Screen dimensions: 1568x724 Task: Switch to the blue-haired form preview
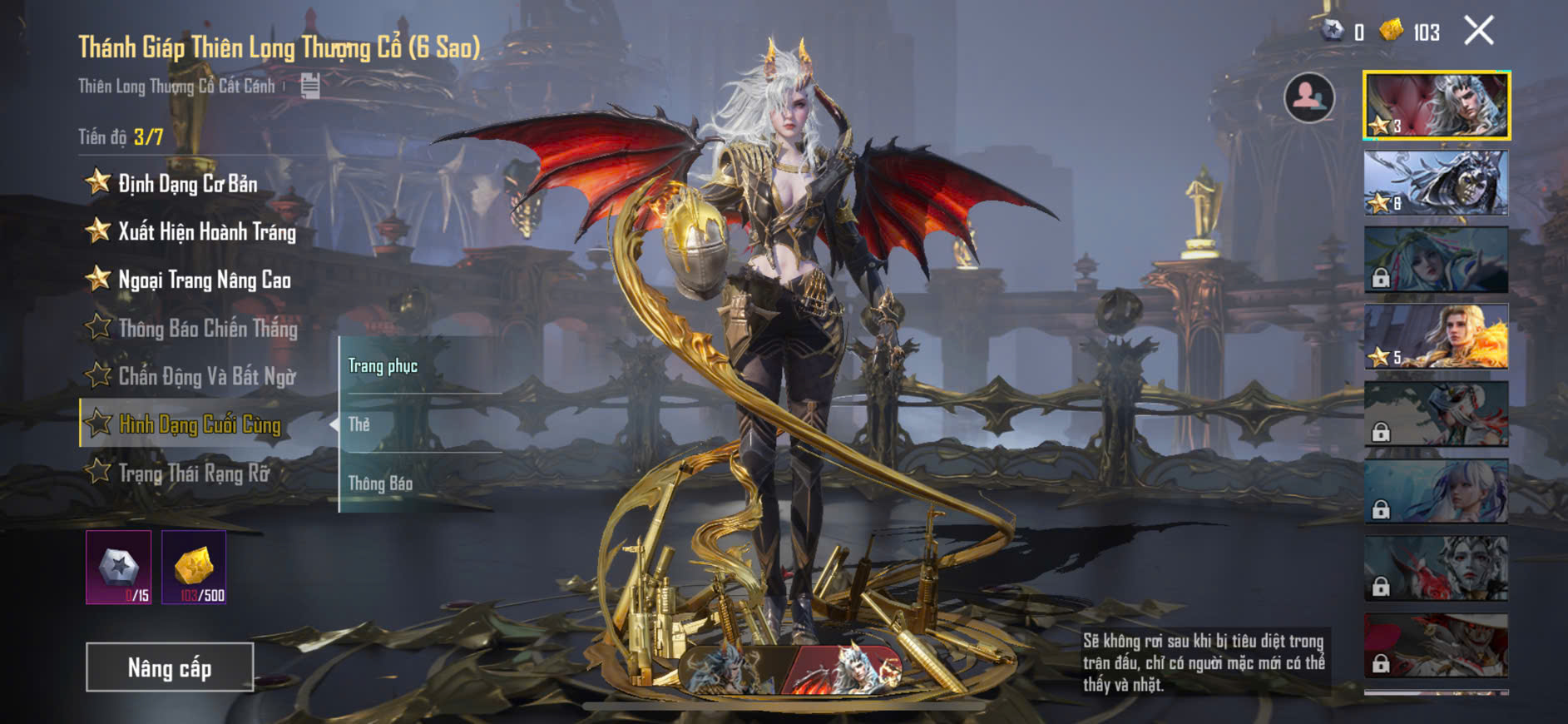click(730, 669)
